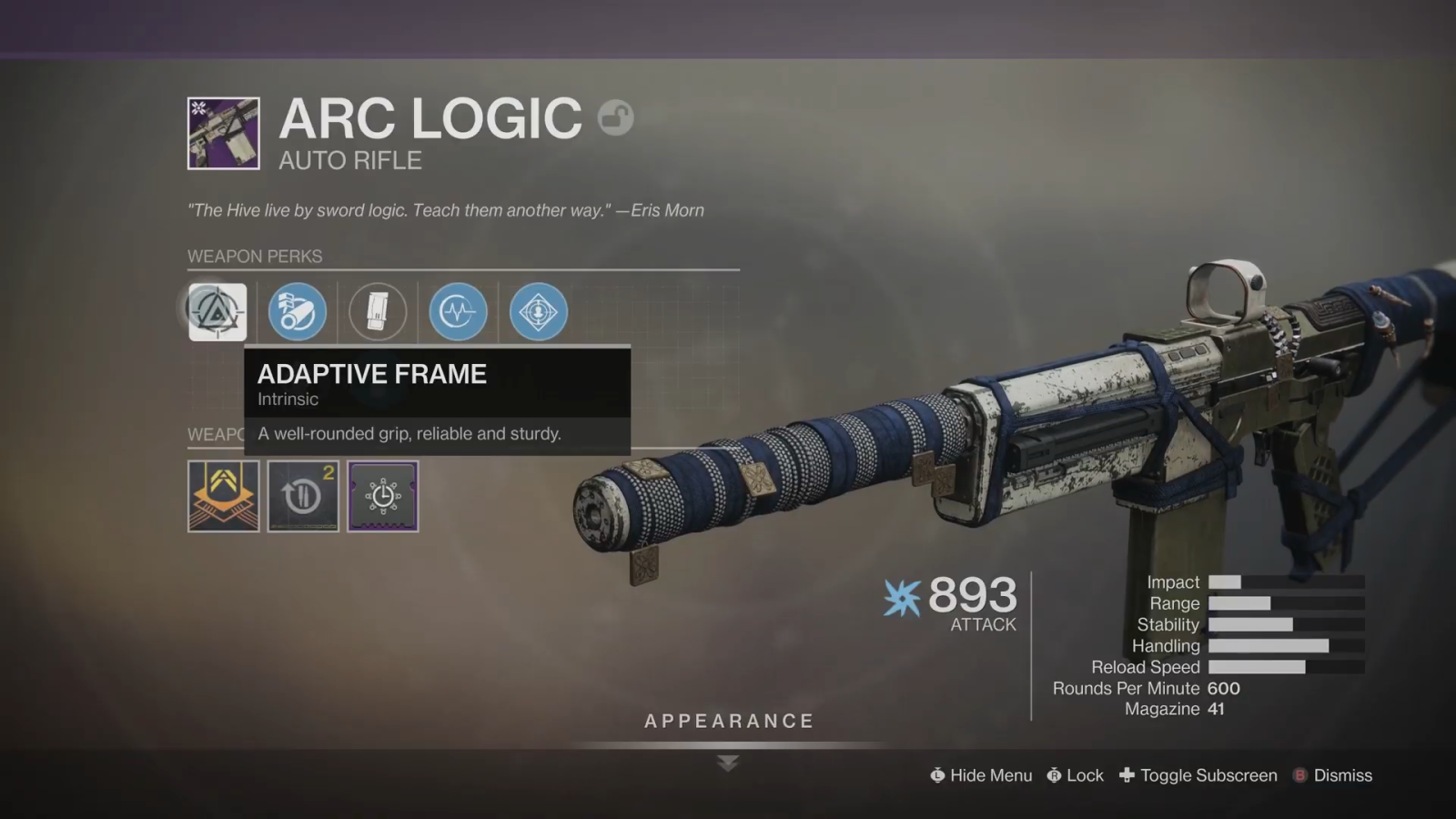The width and height of the screenshot is (1456, 819).
Task: Expand the Appearance section
Action: coord(728,722)
